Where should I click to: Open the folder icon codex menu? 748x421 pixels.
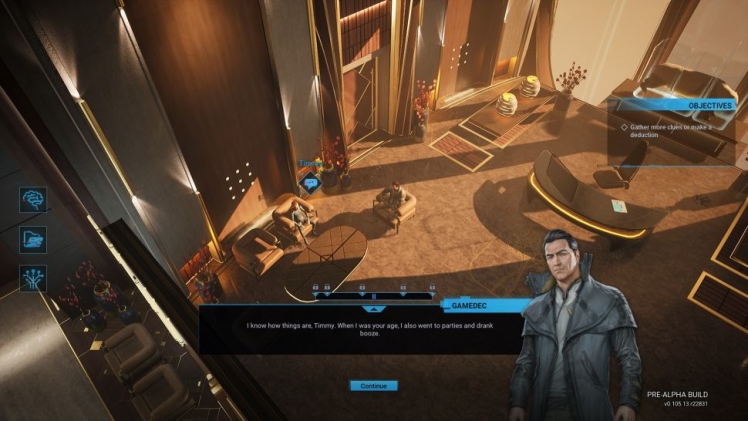pyautogui.click(x=32, y=238)
